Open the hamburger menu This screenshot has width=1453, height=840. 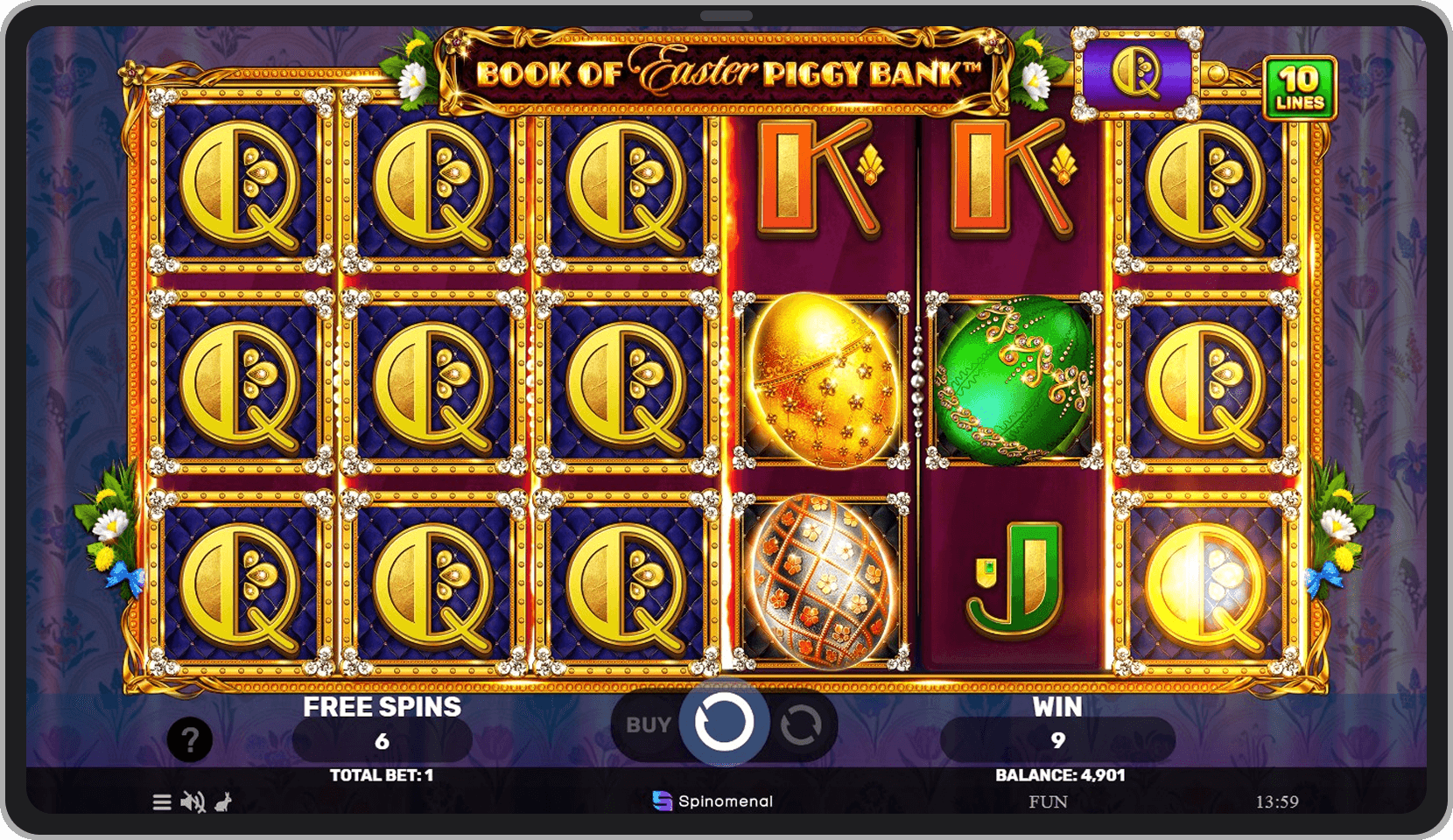(162, 802)
